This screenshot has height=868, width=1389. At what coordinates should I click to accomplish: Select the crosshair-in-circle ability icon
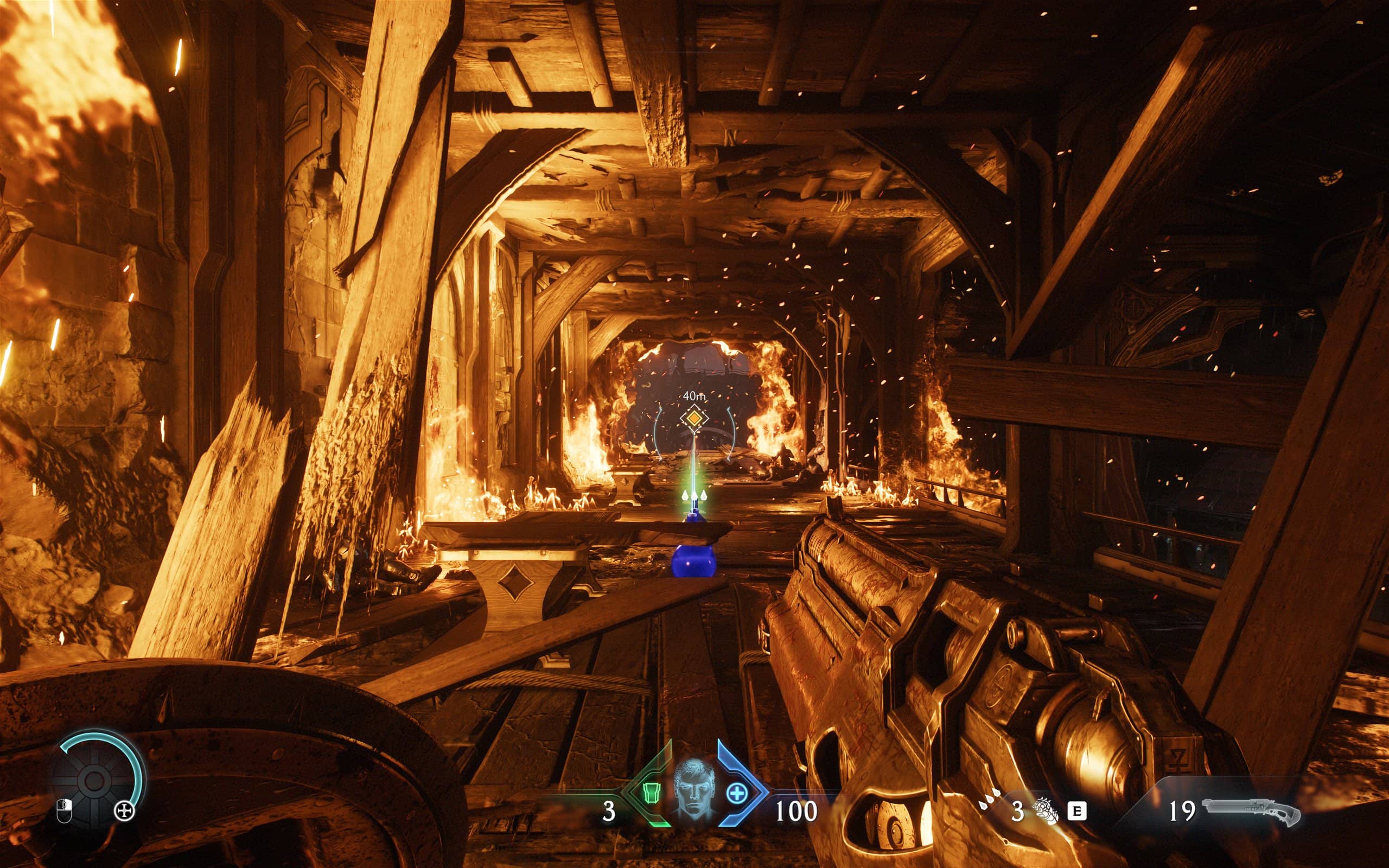click(x=125, y=810)
